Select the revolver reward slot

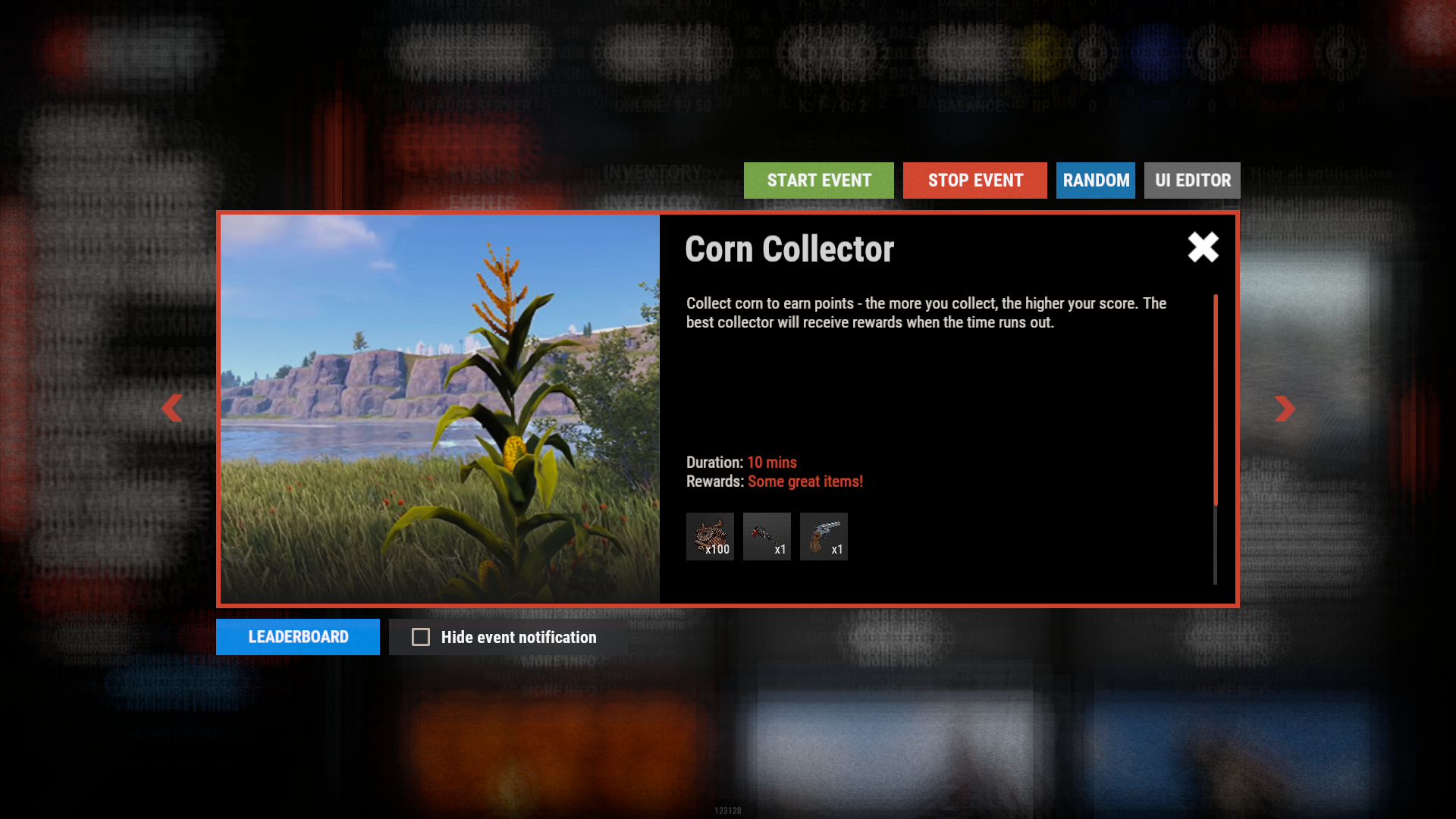click(824, 536)
